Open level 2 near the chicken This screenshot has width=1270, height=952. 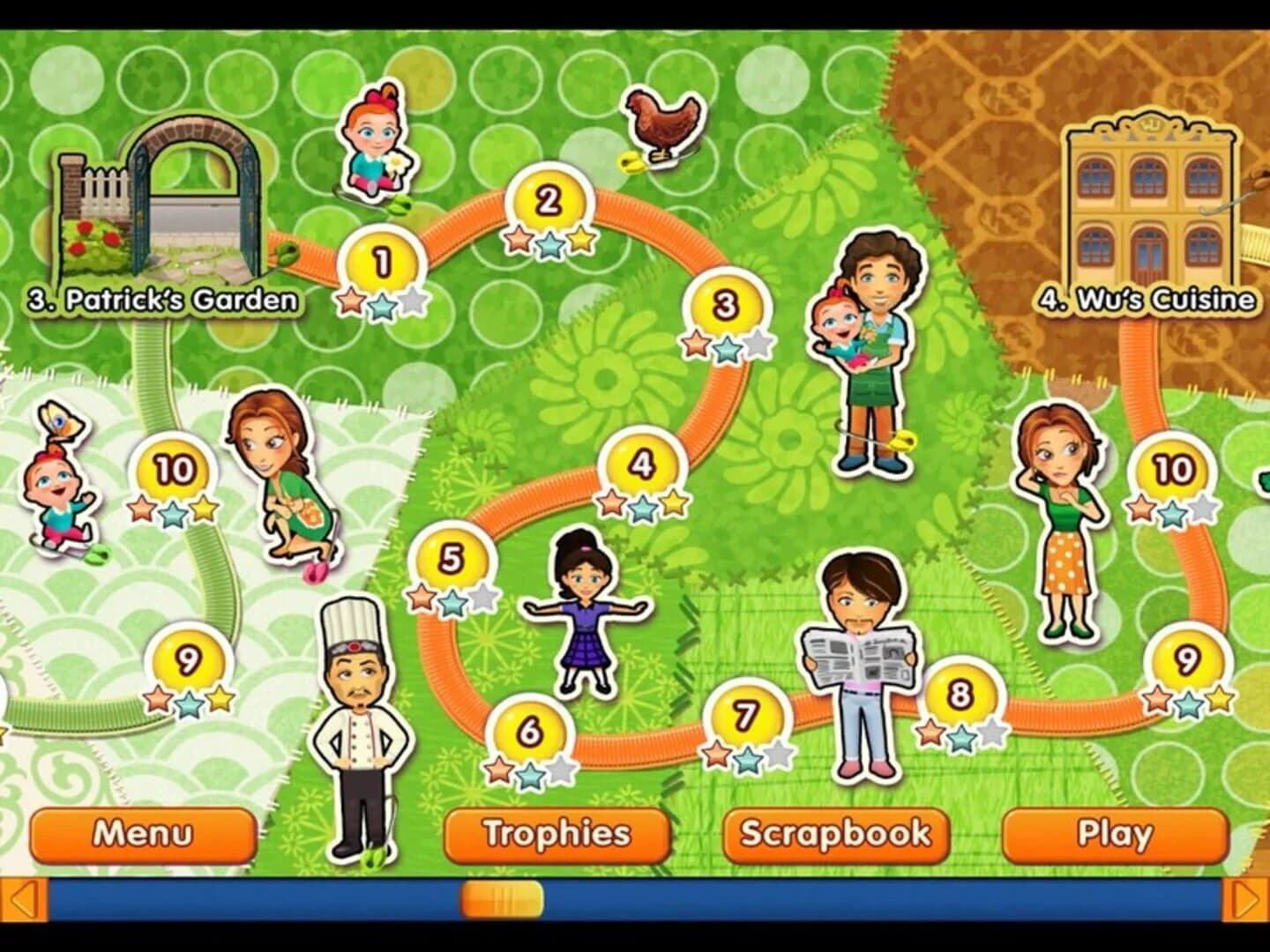(x=547, y=201)
